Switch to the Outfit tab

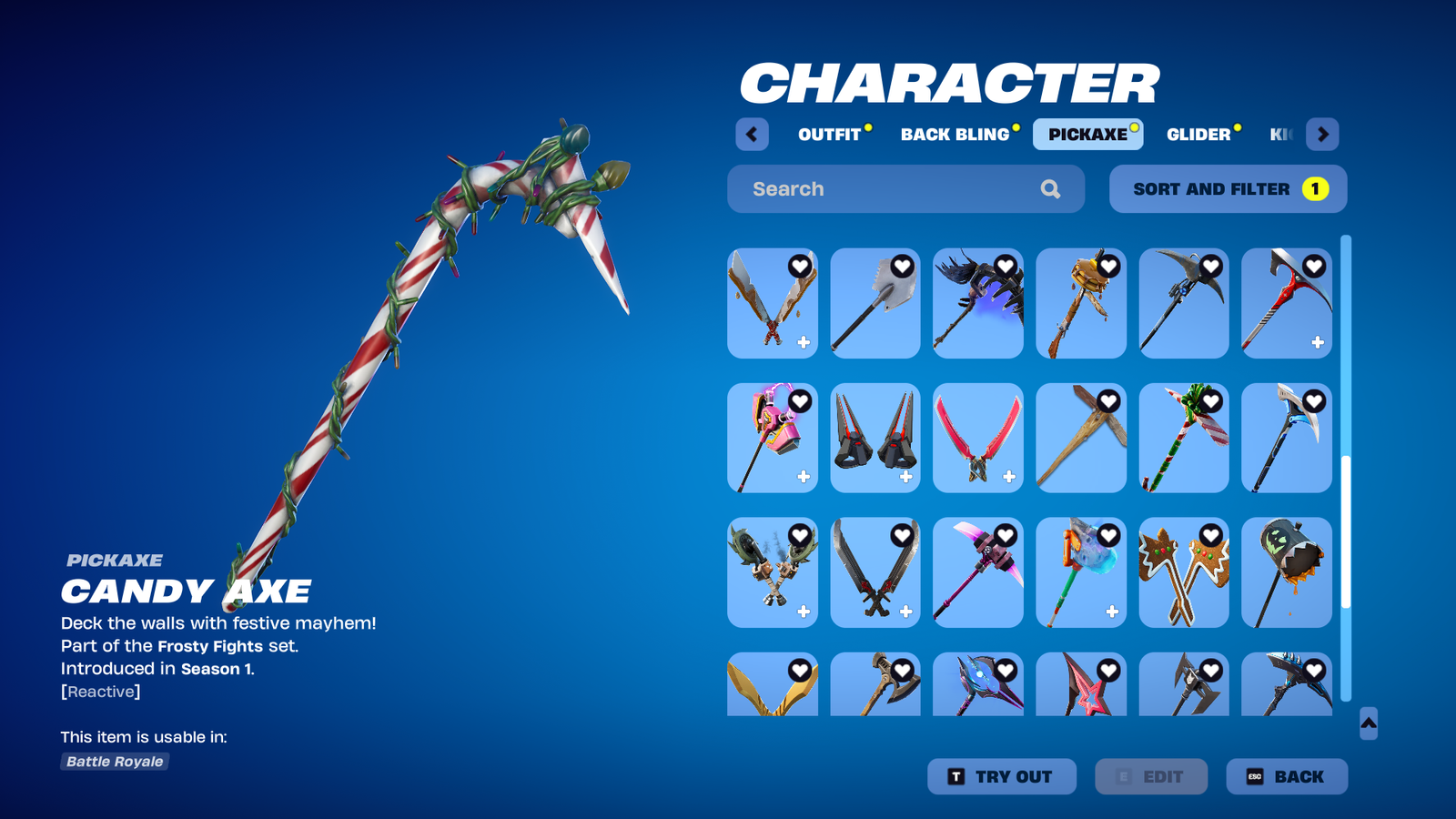point(829,135)
